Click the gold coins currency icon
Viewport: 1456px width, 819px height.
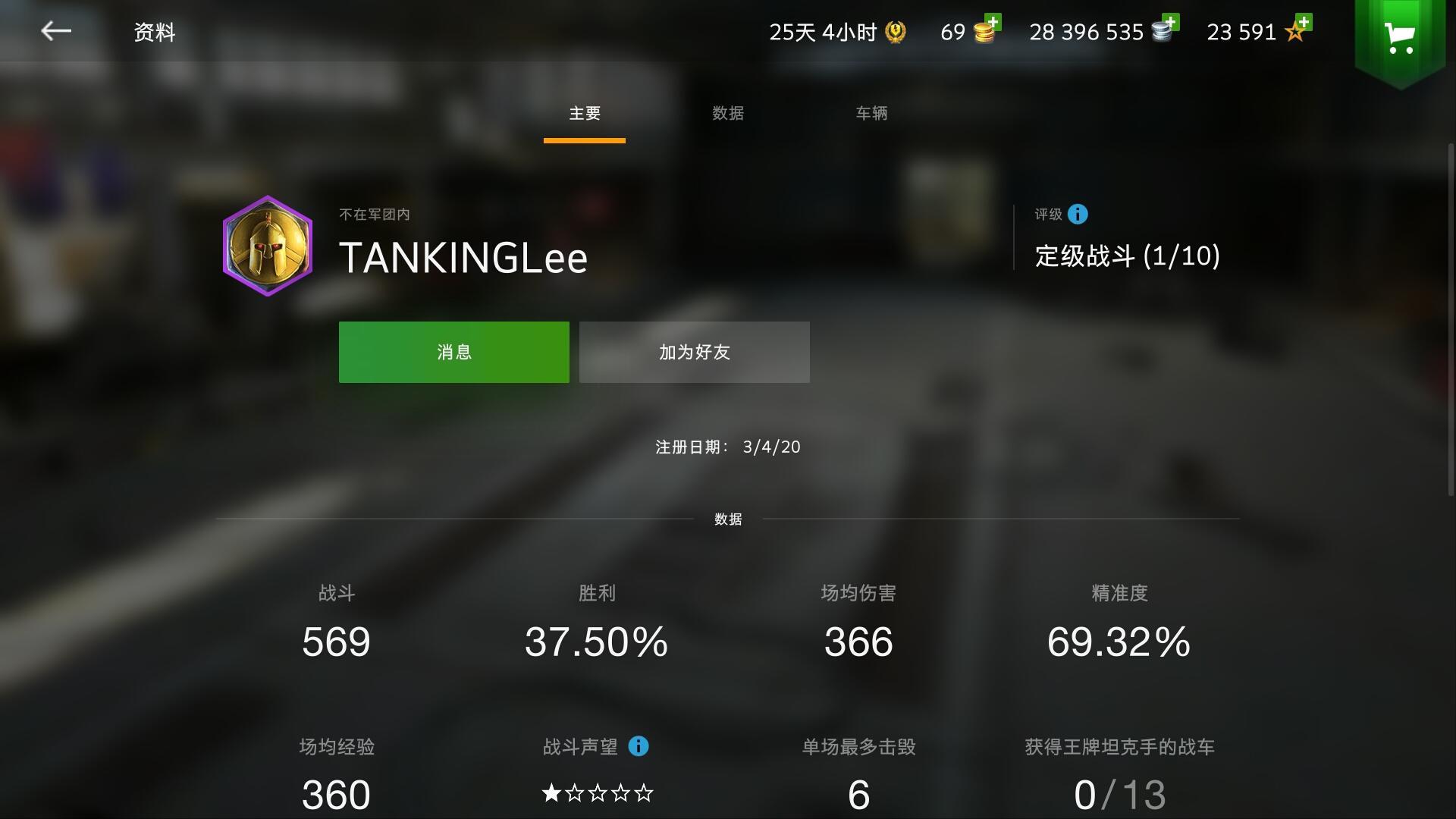984,33
